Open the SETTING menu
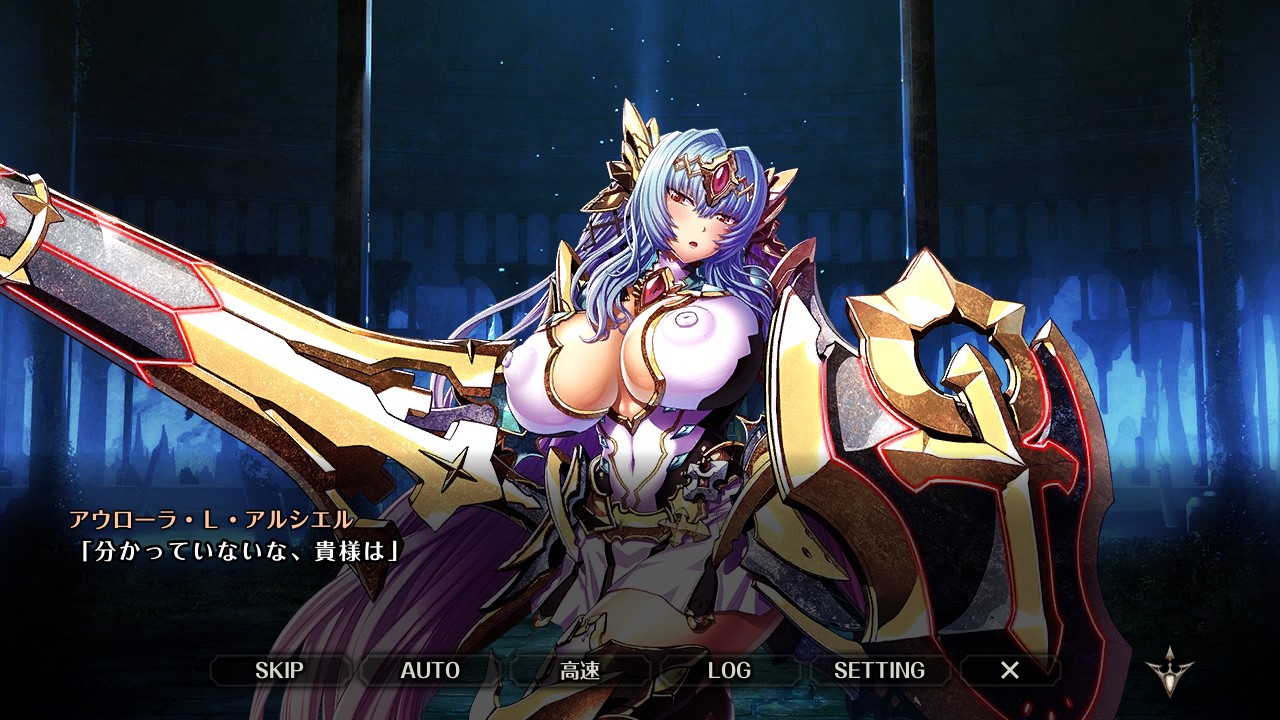This screenshot has width=1280, height=720. click(x=879, y=670)
